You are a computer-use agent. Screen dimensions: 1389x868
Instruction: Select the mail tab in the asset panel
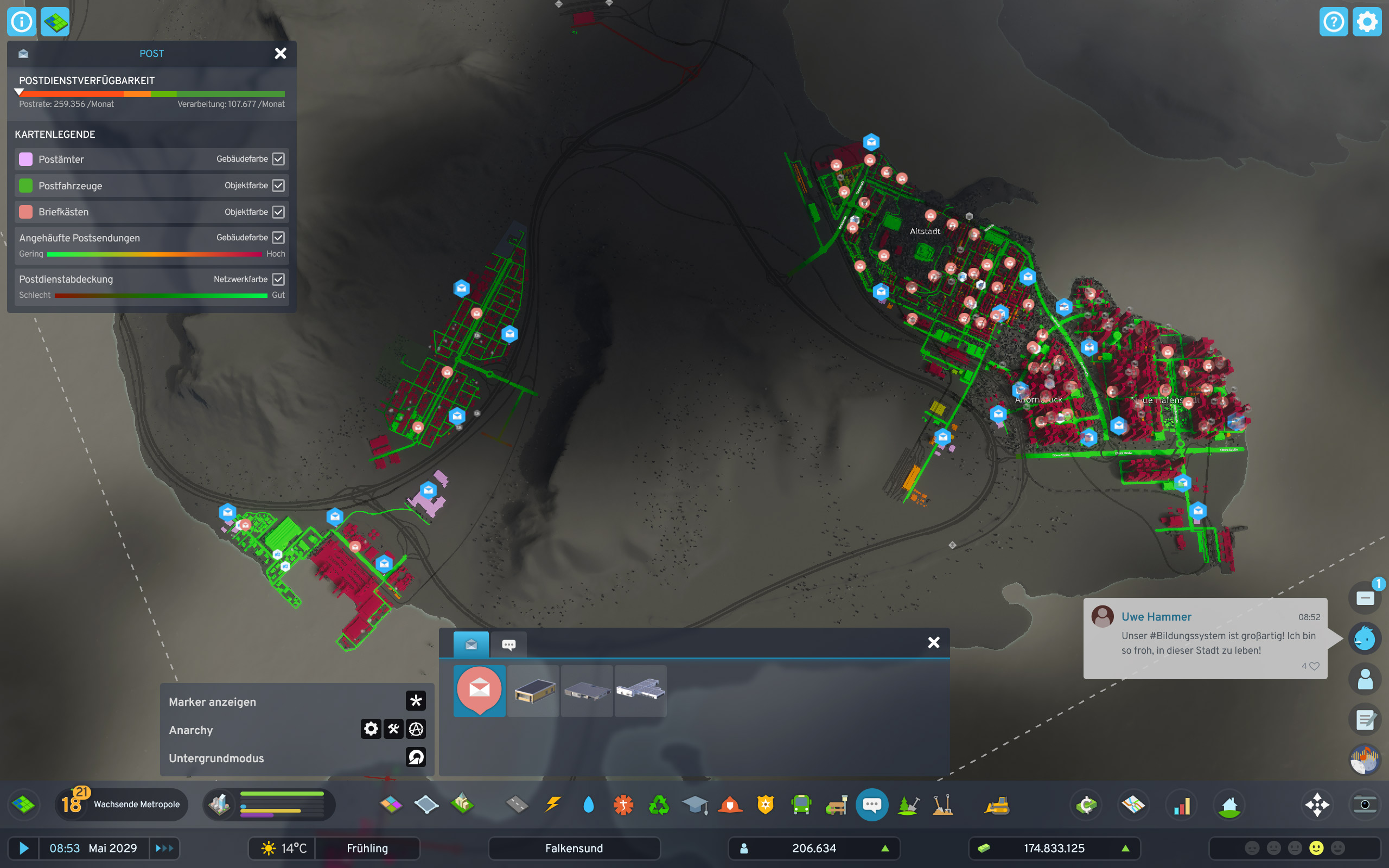[470, 644]
